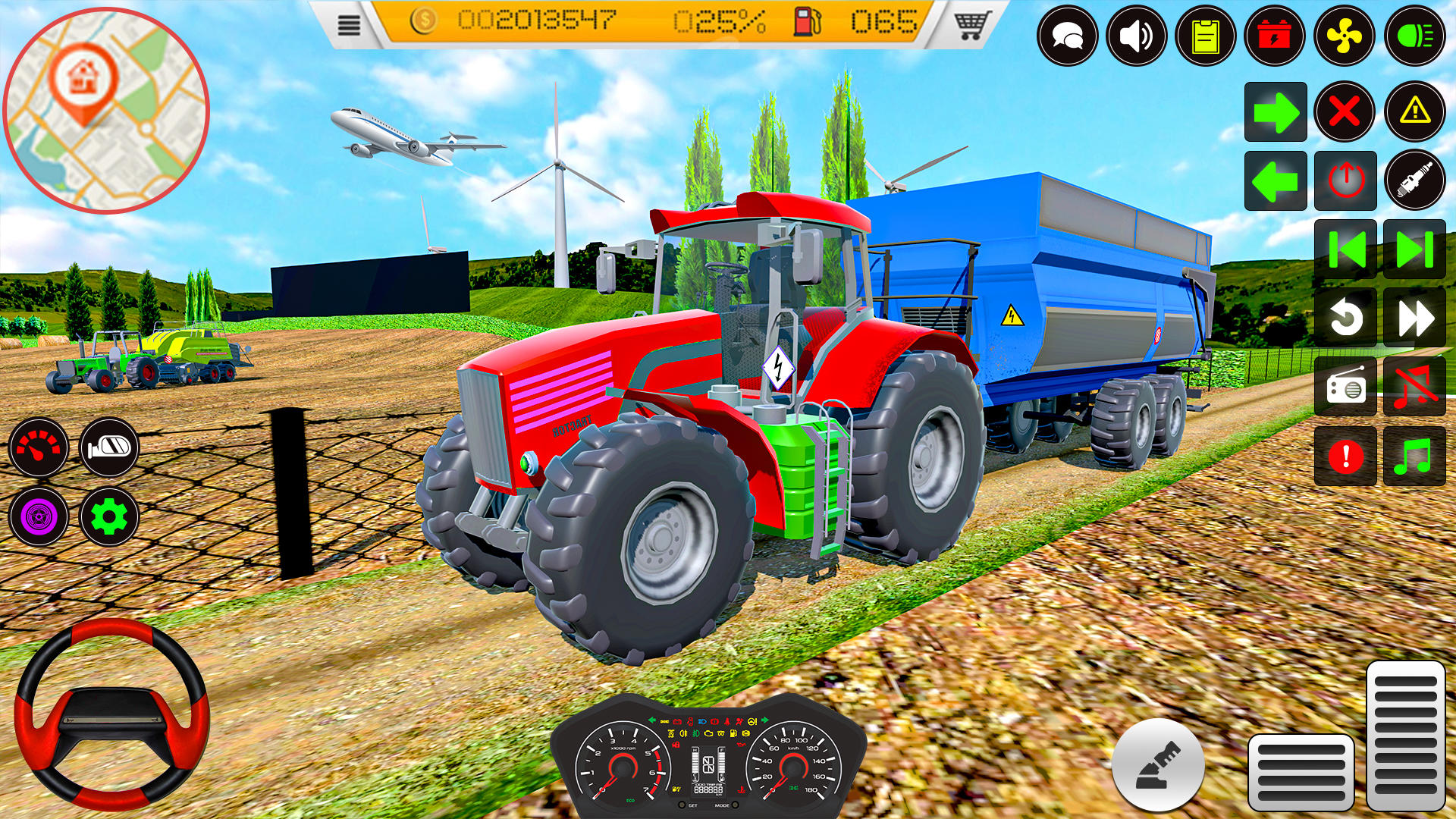Mute the game sound

pyautogui.click(x=1137, y=36)
